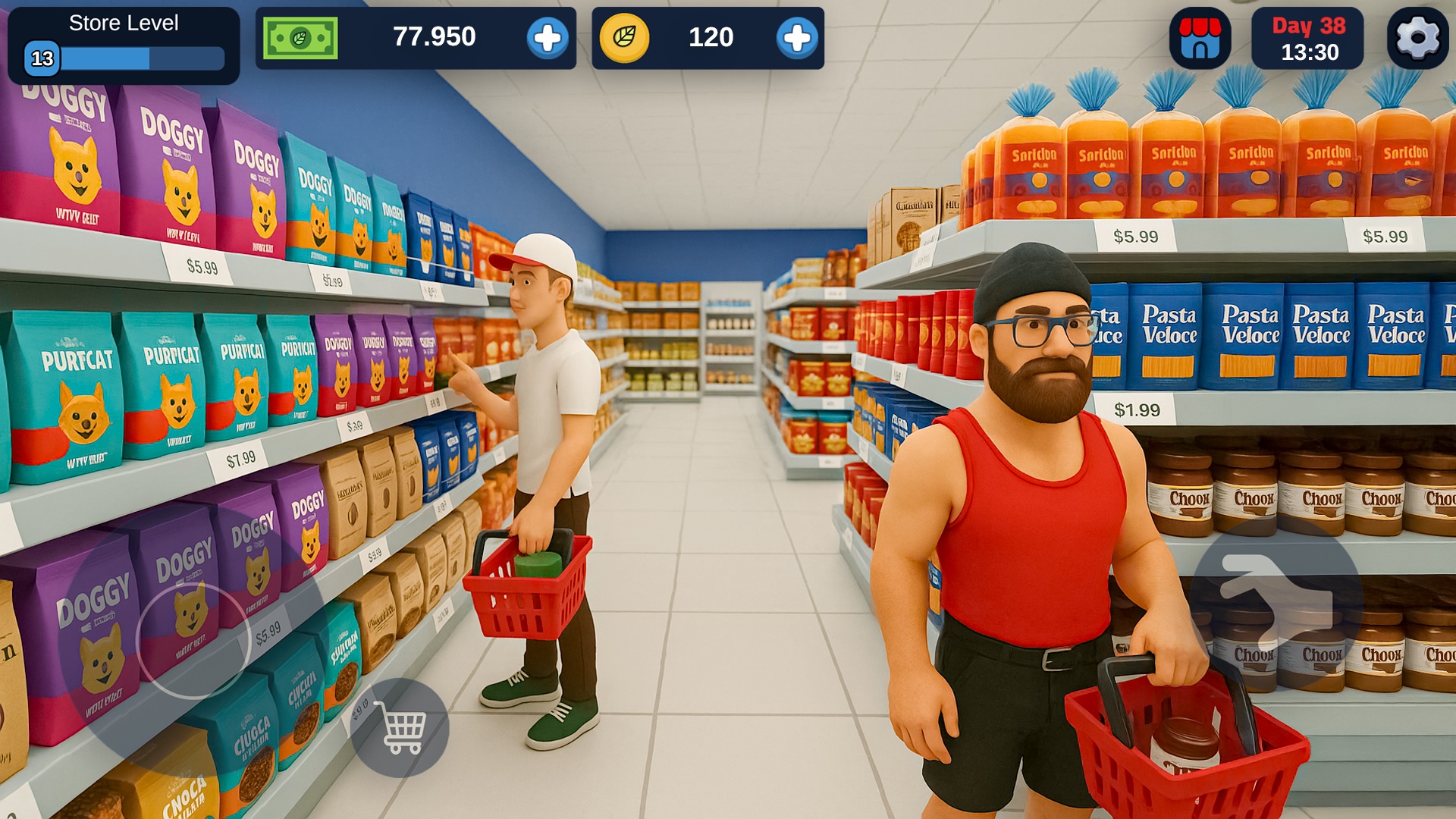Open the store shop icon

1200,39
